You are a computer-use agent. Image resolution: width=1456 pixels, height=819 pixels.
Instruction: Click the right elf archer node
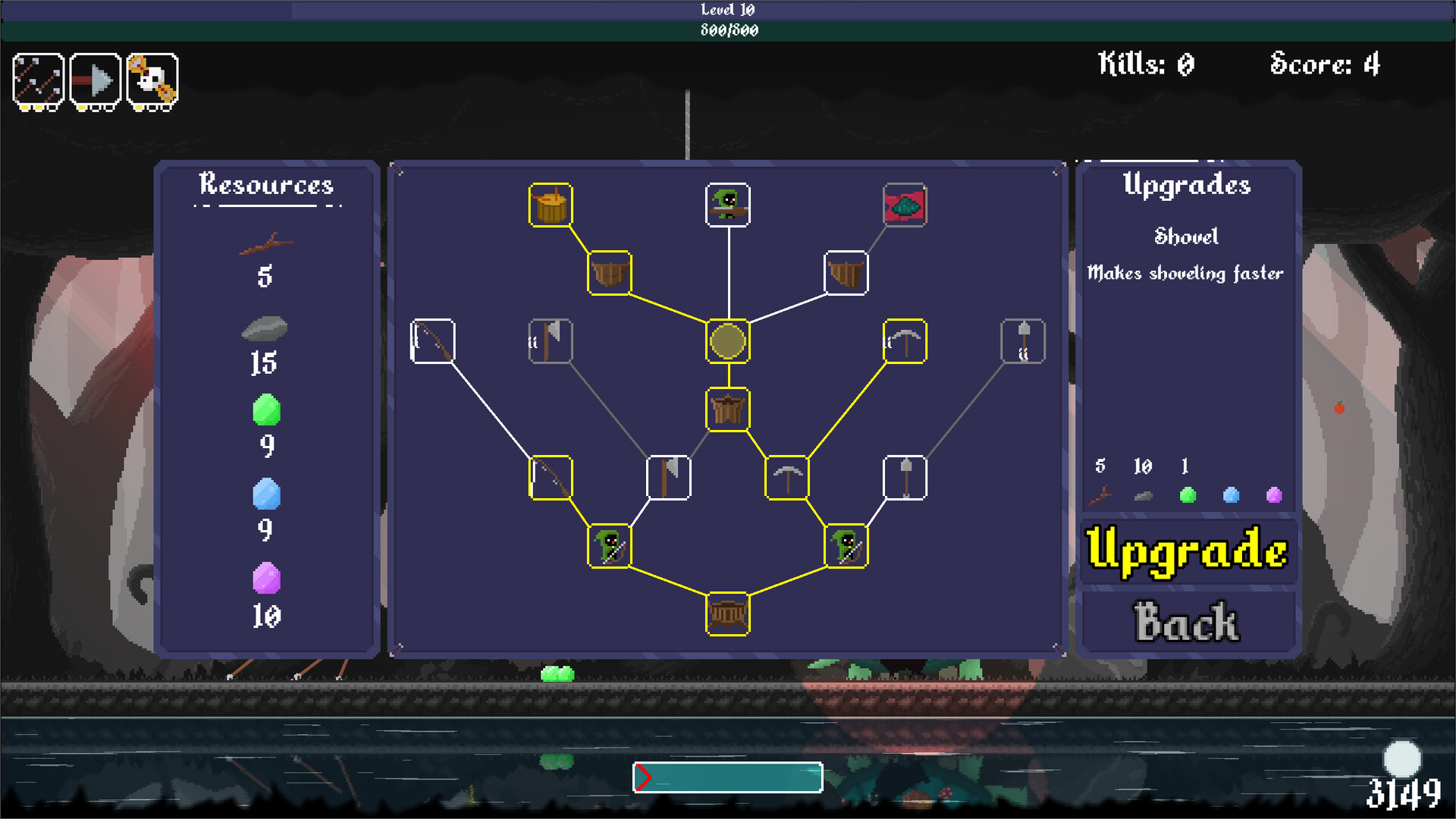(x=844, y=548)
